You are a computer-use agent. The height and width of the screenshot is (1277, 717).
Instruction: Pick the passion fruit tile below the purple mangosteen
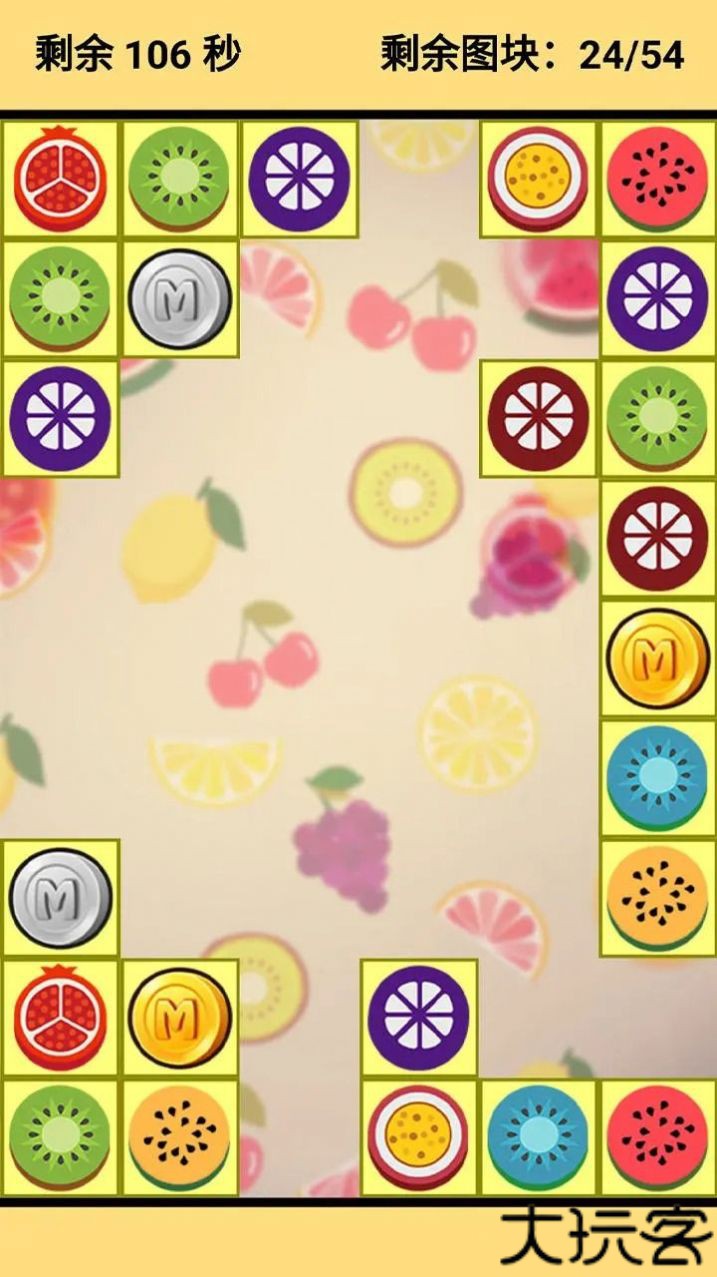419,1138
